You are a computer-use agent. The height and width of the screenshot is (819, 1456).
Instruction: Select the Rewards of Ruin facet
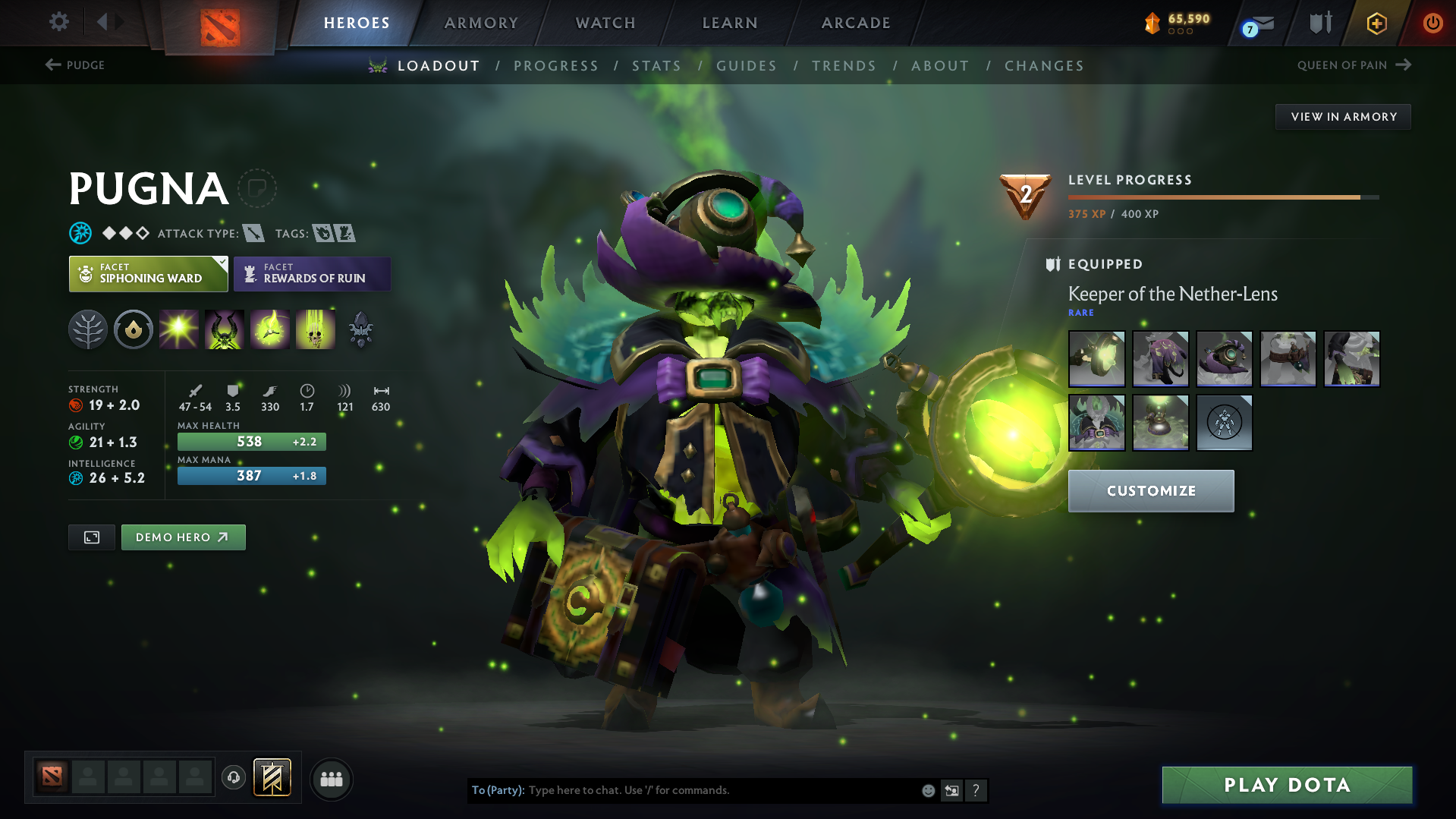coord(312,273)
